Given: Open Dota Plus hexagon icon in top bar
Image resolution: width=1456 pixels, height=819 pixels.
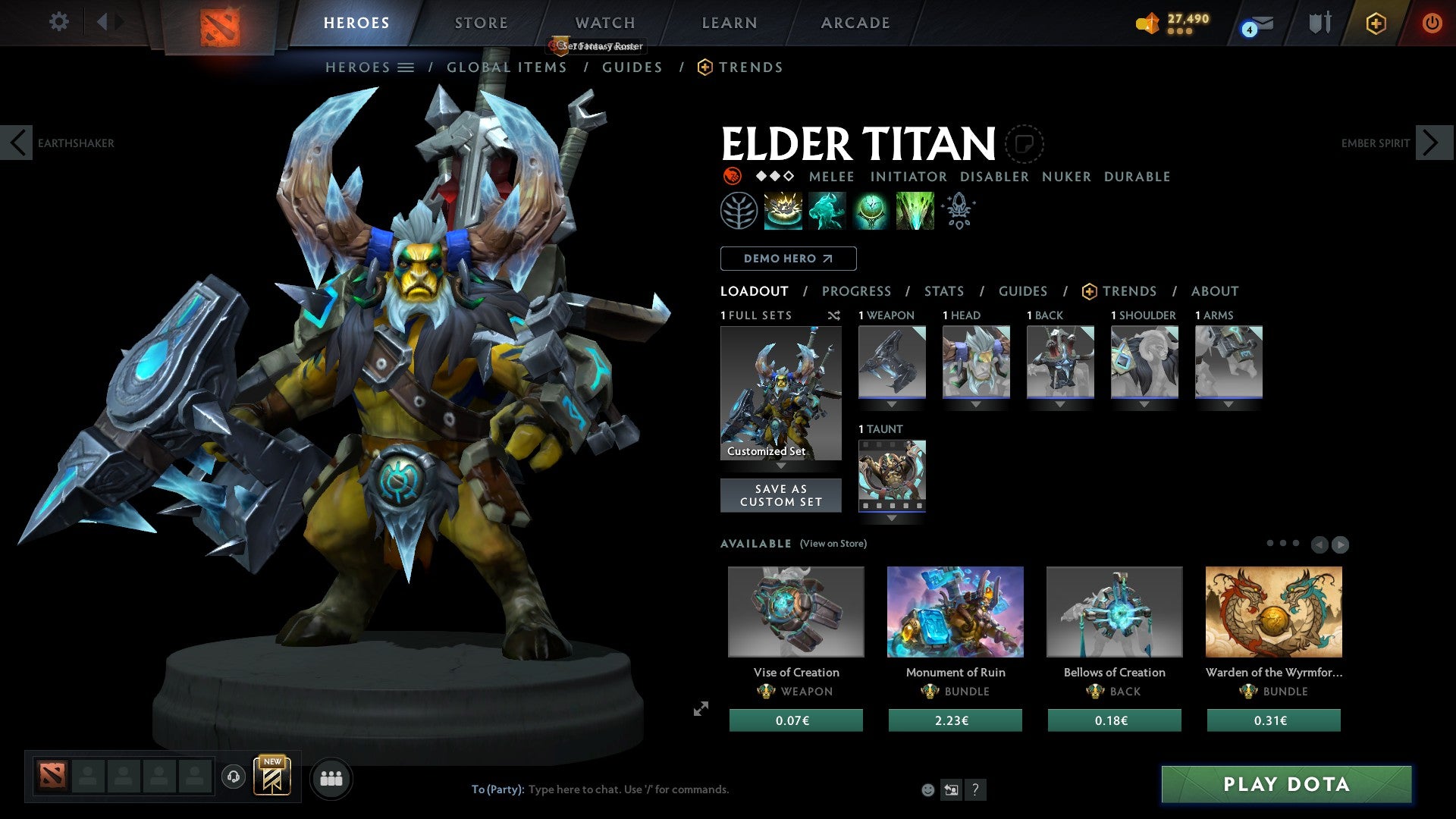Looking at the screenshot, I should (1376, 23).
